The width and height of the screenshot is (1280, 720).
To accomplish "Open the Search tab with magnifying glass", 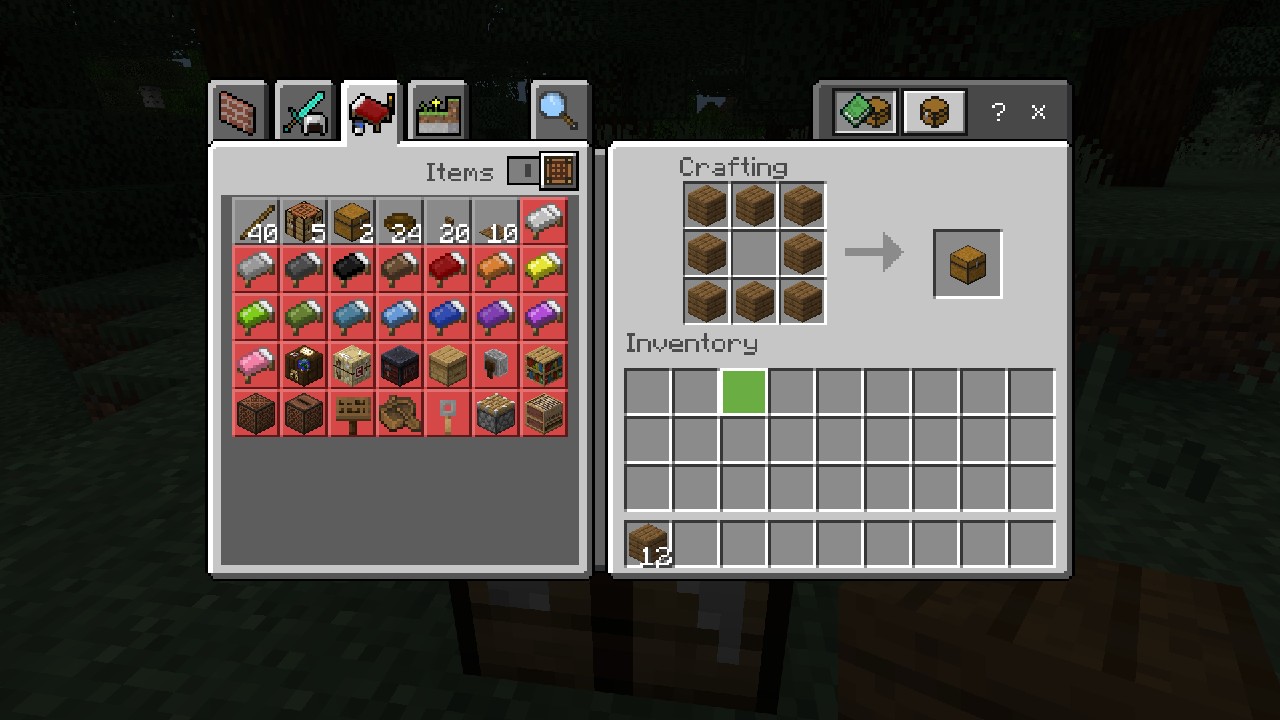I will (x=559, y=111).
